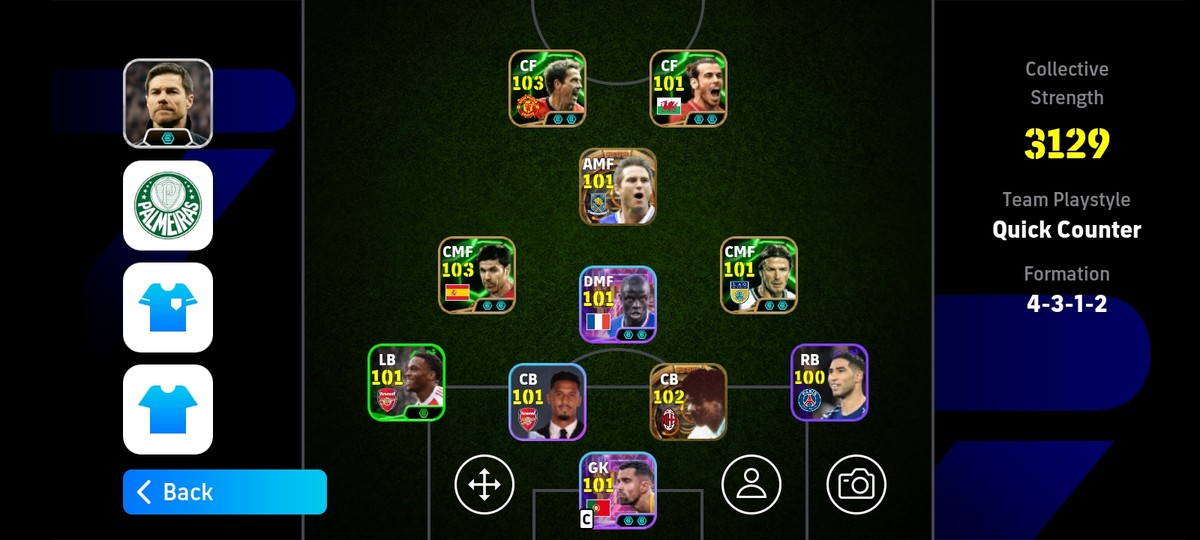Tap the four-arrow move icon

click(x=484, y=485)
